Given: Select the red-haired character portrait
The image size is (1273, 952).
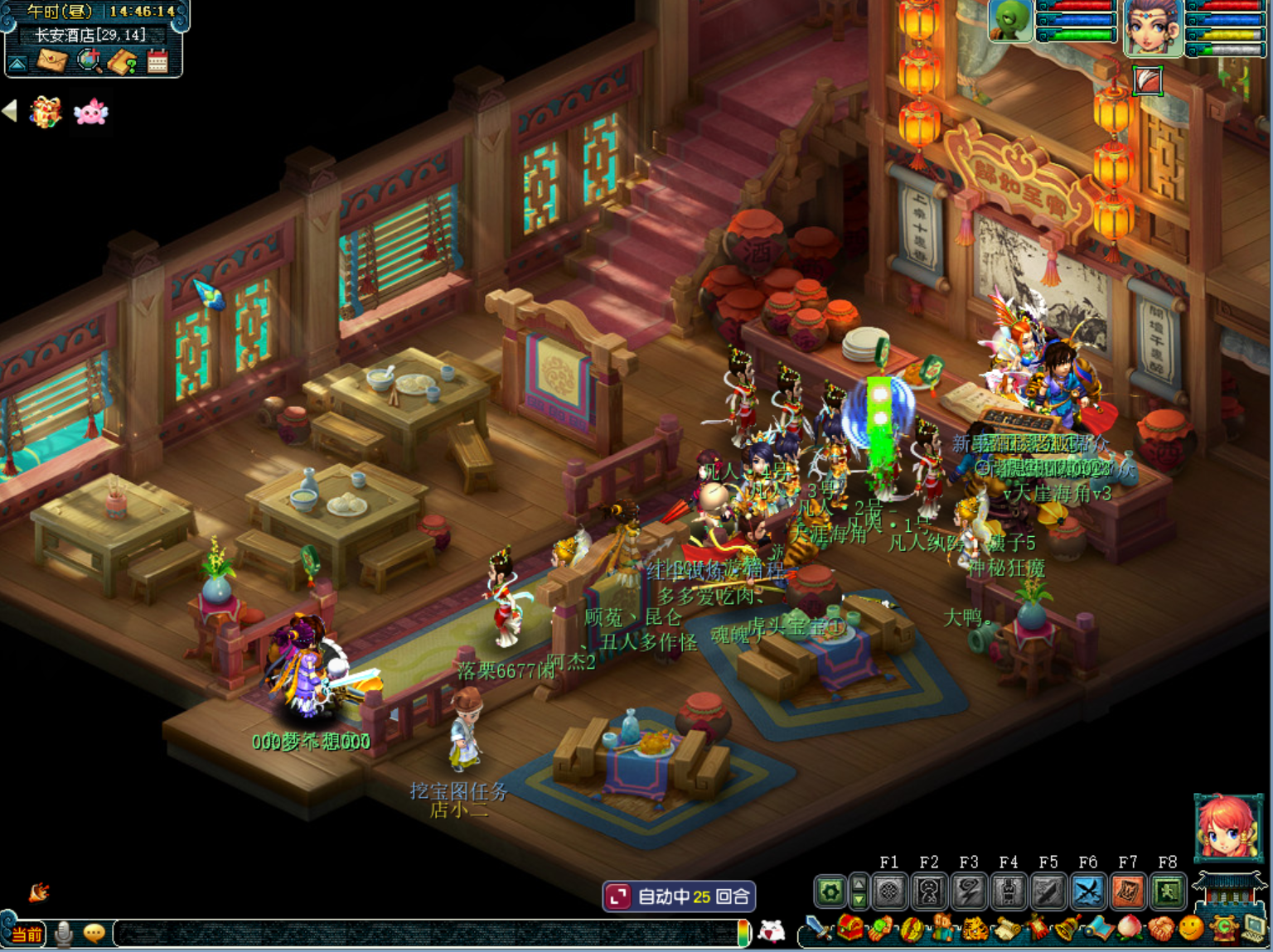Looking at the screenshot, I should click(x=1227, y=828).
